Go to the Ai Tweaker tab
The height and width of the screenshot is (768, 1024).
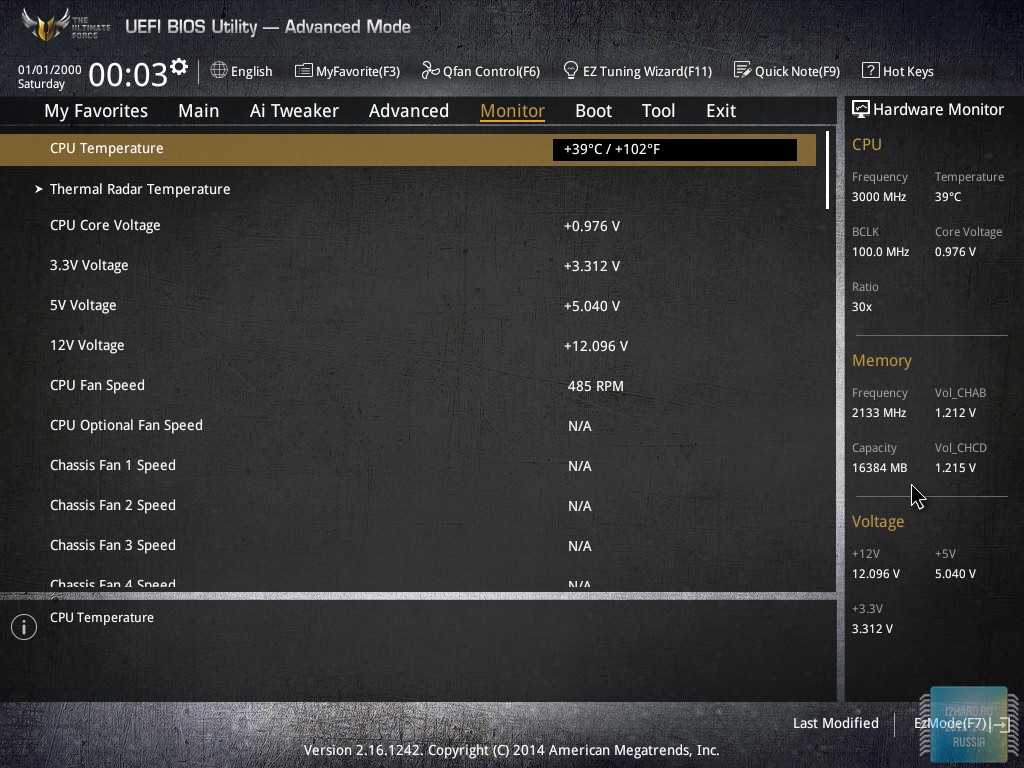pyautogui.click(x=294, y=111)
